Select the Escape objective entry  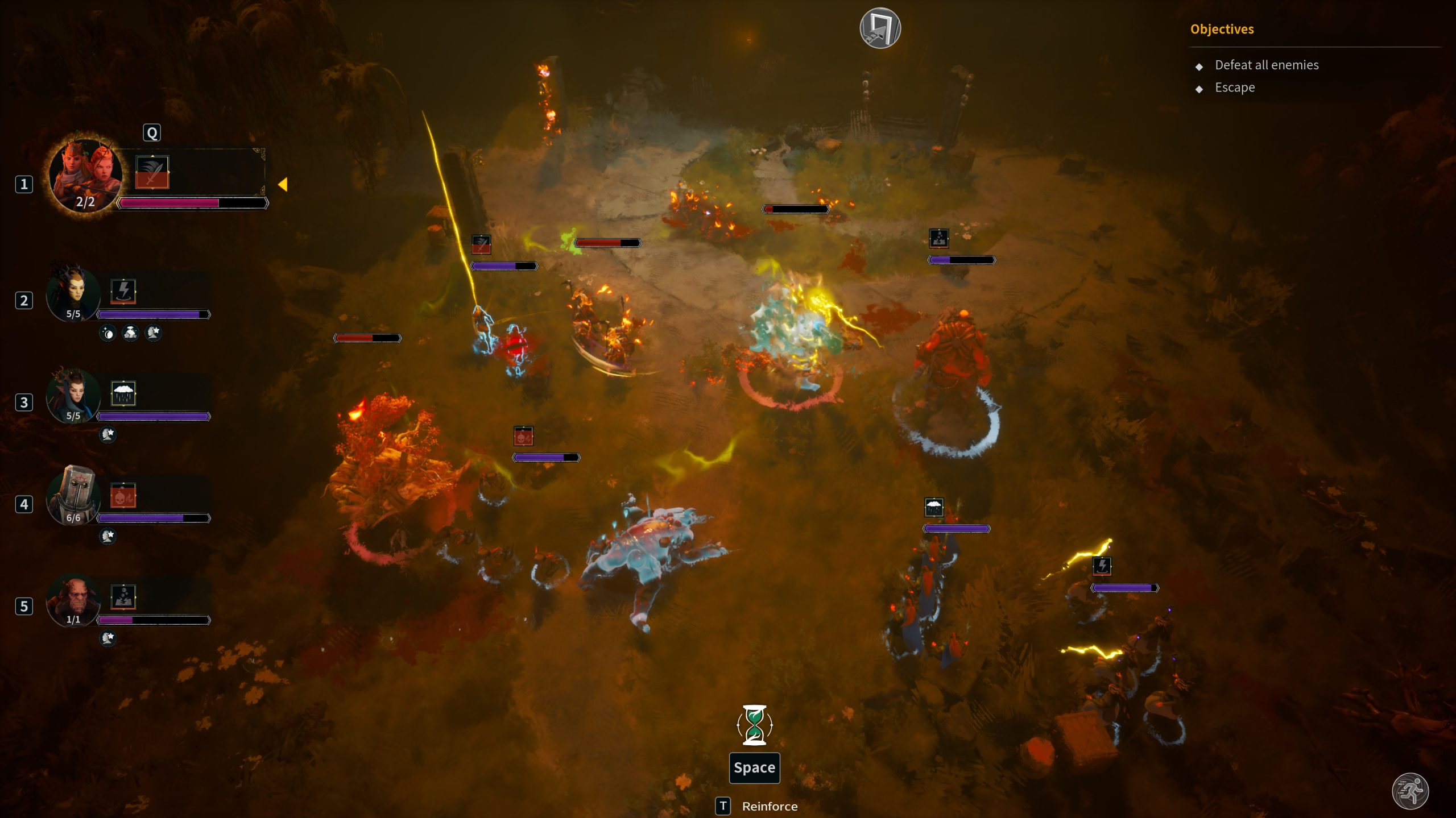tap(1234, 88)
